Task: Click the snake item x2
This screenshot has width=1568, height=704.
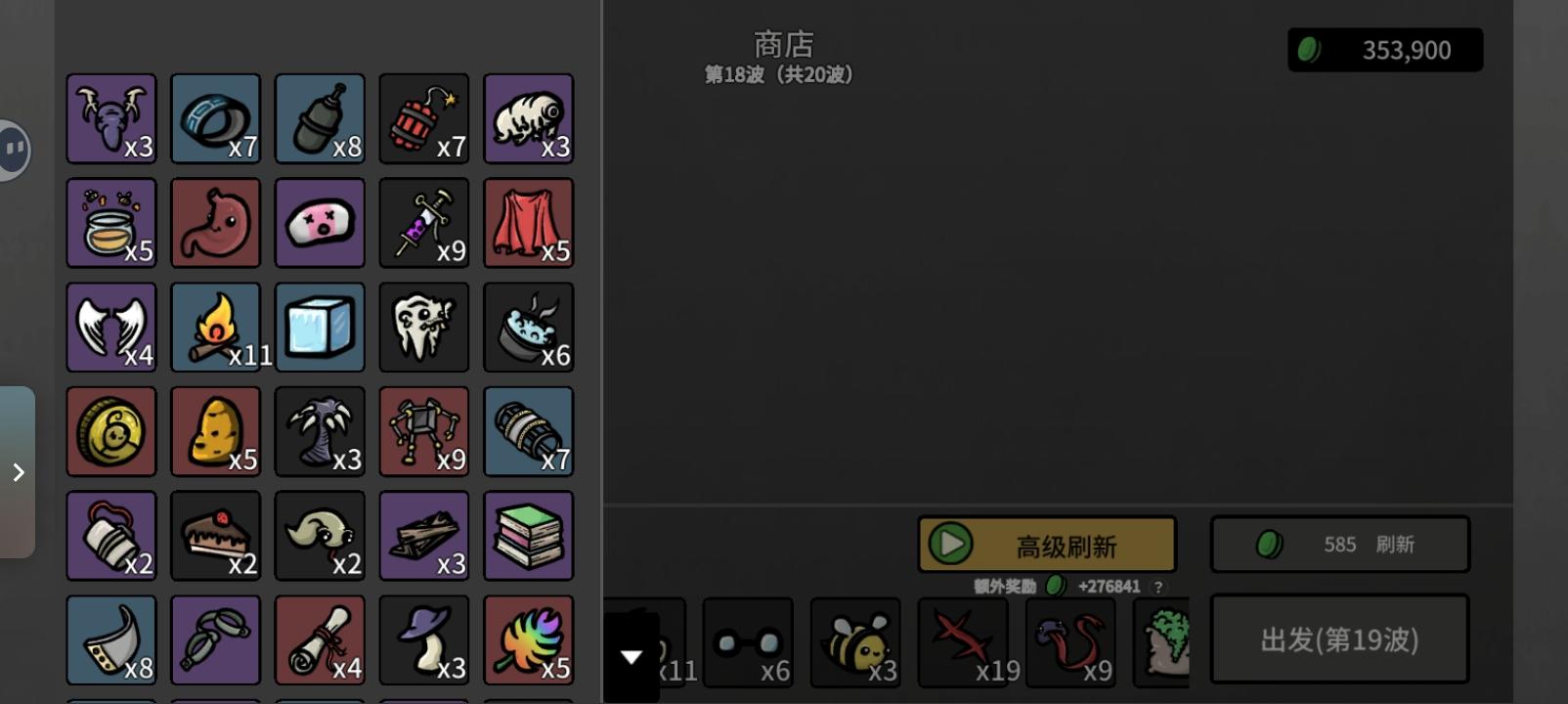Action: [x=320, y=536]
